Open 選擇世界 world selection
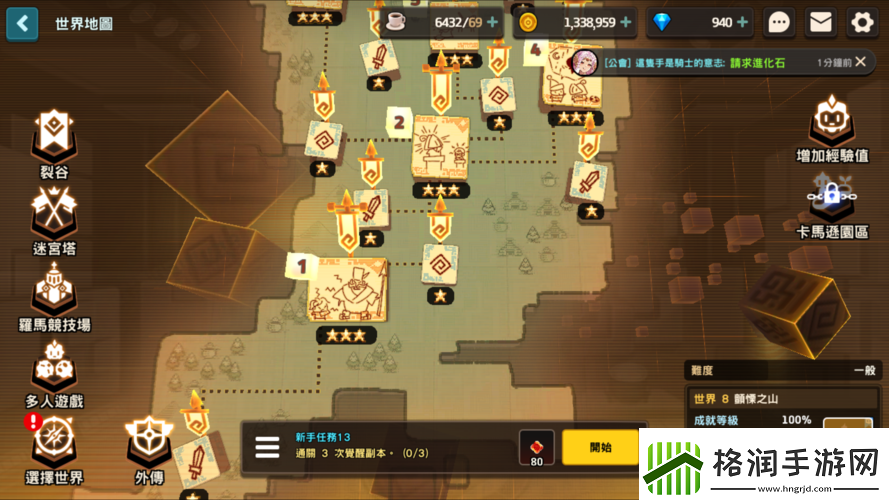Screen dimensions: 889x500 [x=53, y=446]
